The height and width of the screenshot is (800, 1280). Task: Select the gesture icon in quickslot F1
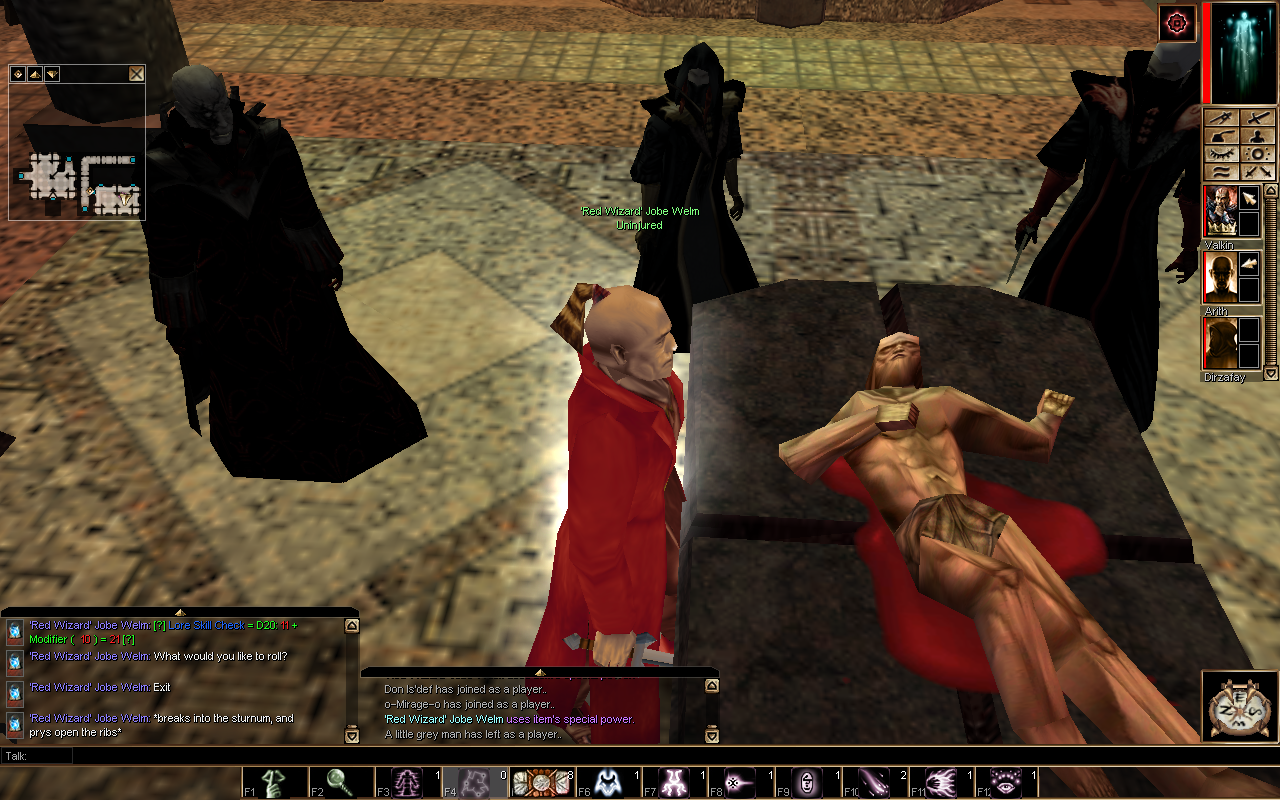click(275, 781)
